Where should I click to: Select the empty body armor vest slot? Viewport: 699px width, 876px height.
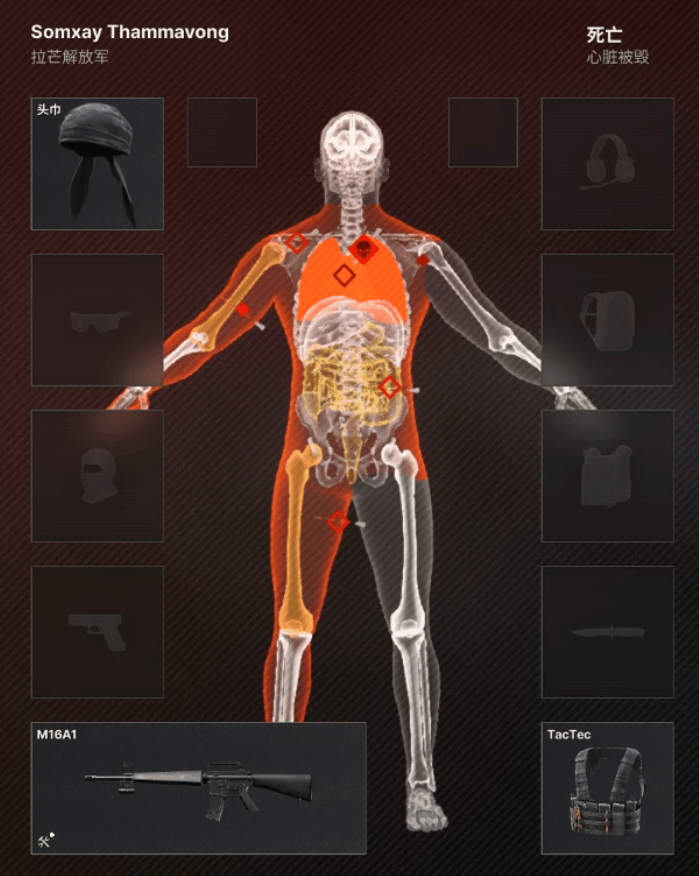607,476
